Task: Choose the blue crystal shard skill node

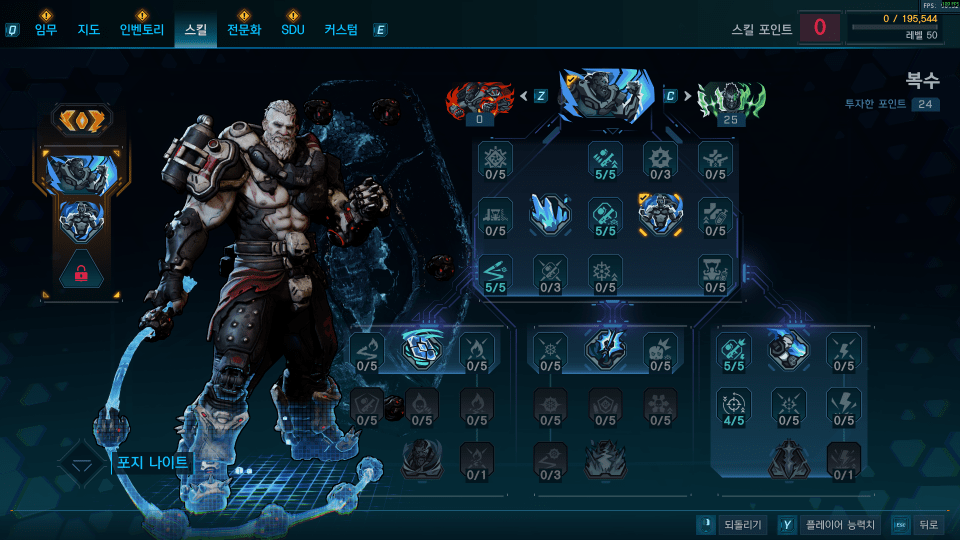Action: [550, 212]
